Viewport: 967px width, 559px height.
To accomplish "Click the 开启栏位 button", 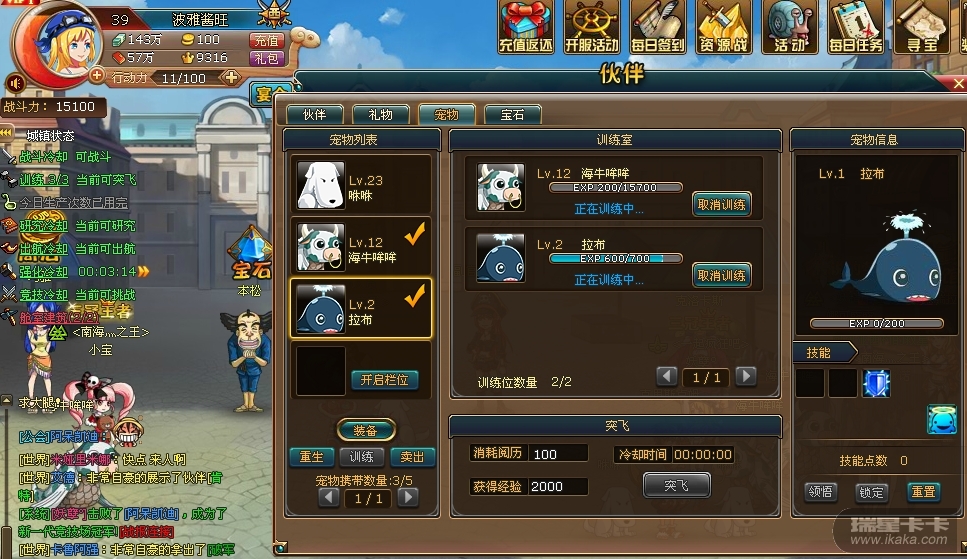I will [x=385, y=380].
